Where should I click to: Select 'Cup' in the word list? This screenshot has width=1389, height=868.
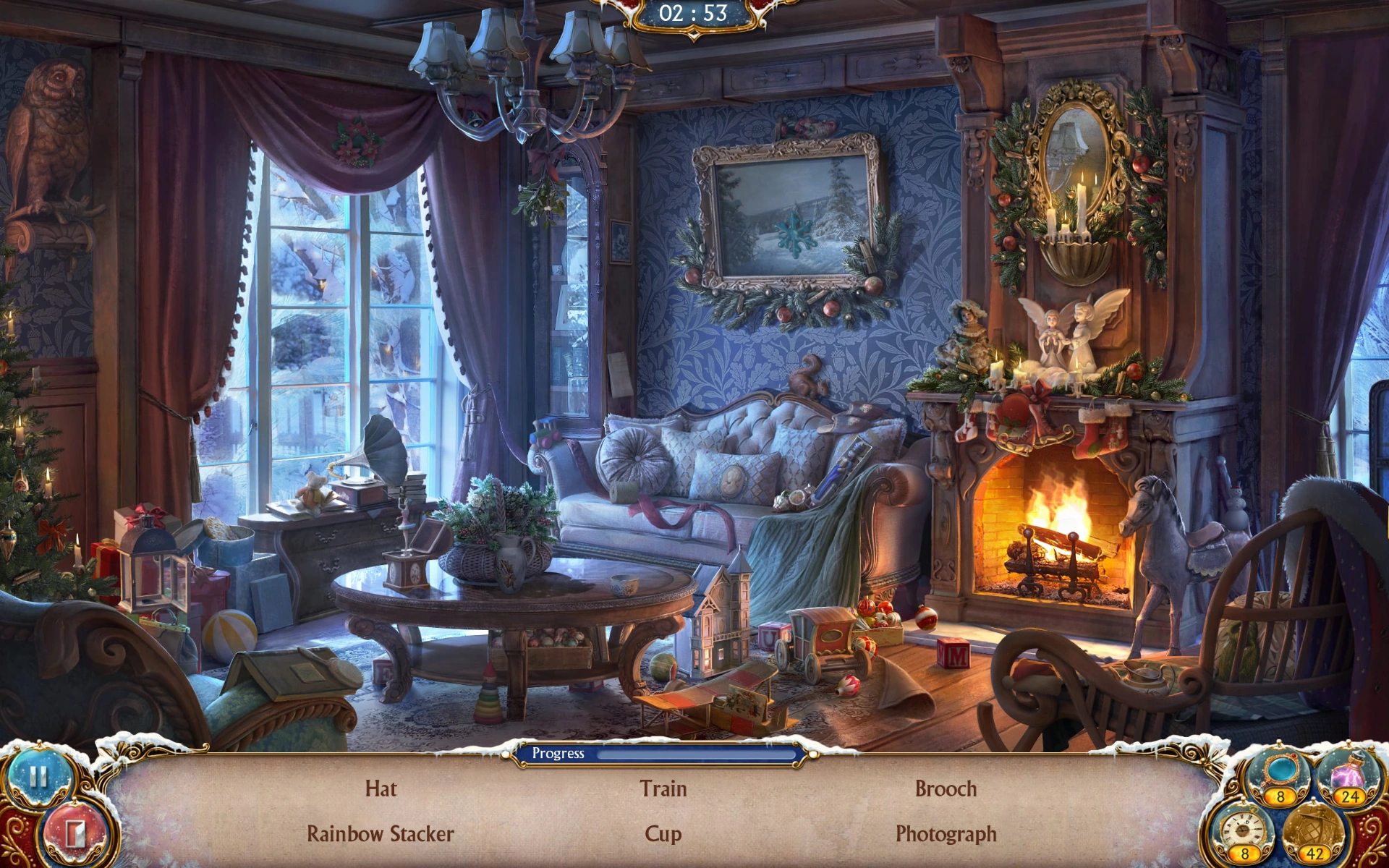click(x=660, y=834)
